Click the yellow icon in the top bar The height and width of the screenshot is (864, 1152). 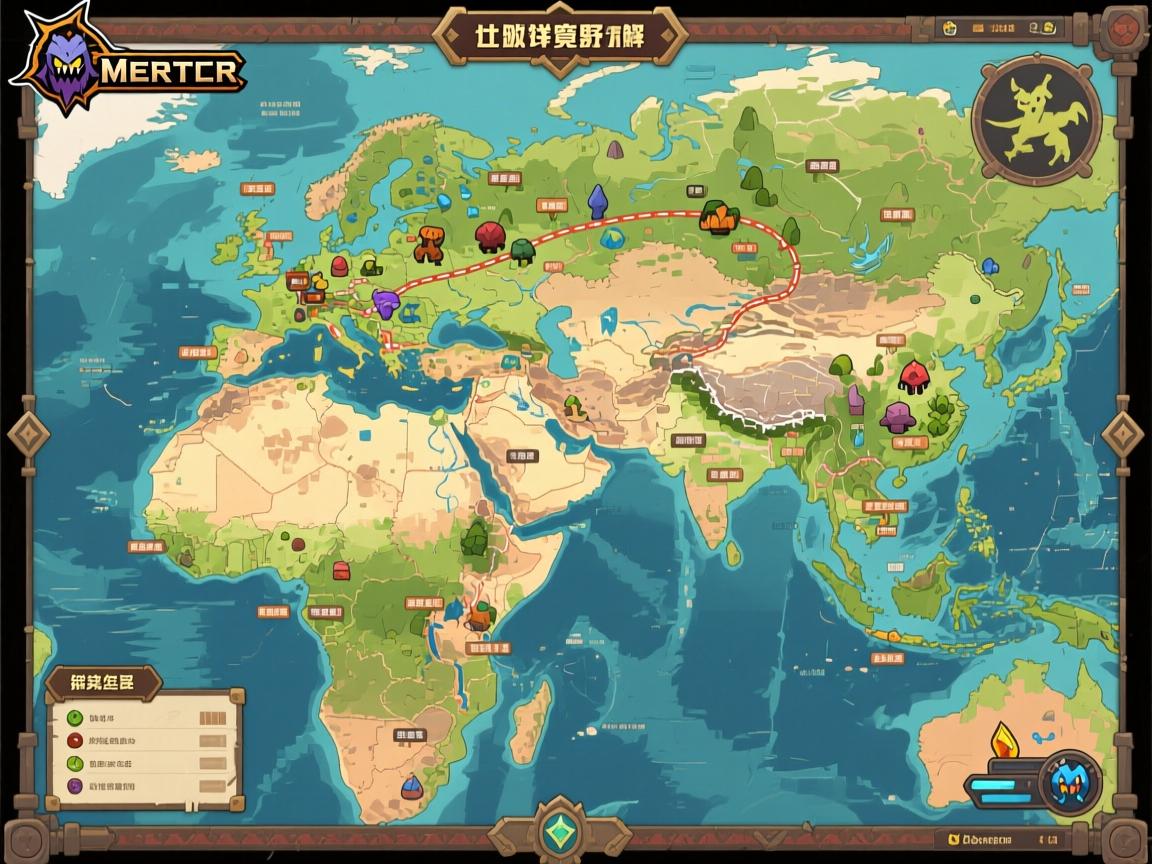pos(946,28)
